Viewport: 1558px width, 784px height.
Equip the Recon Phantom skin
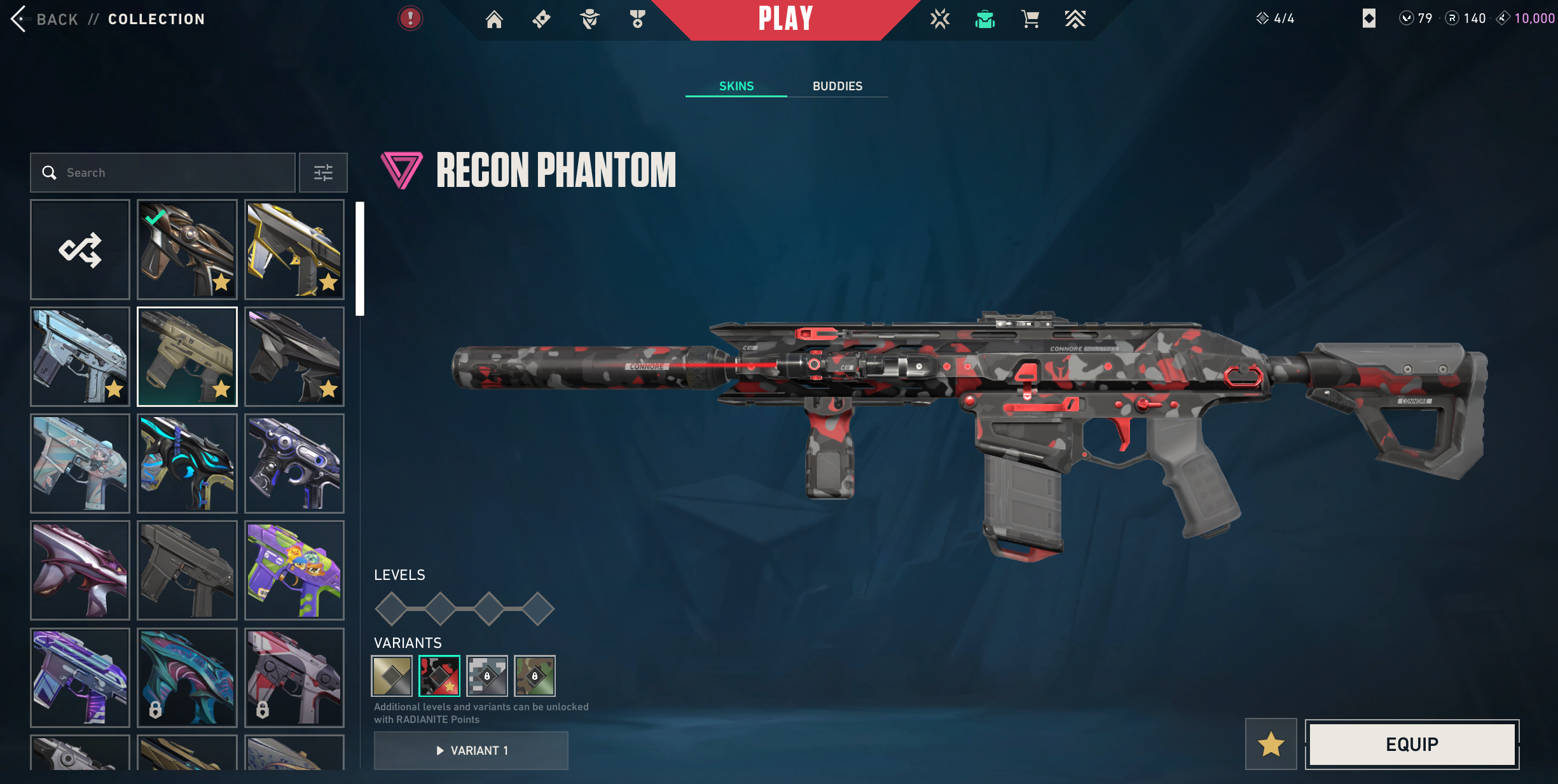click(1412, 744)
